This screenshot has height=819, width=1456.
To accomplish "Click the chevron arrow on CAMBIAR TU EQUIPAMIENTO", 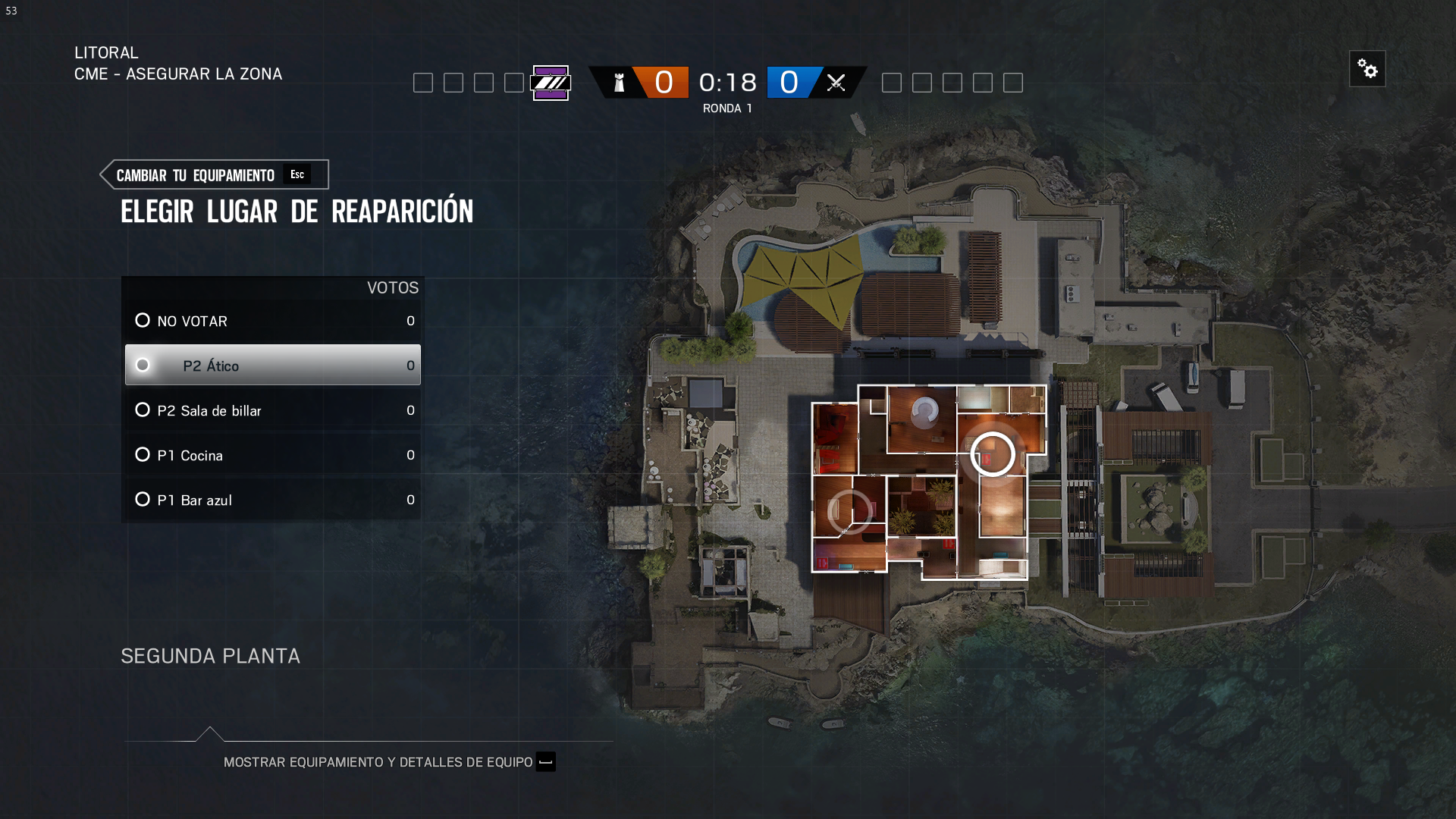I will pyautogui.click(x=106, y=174).
